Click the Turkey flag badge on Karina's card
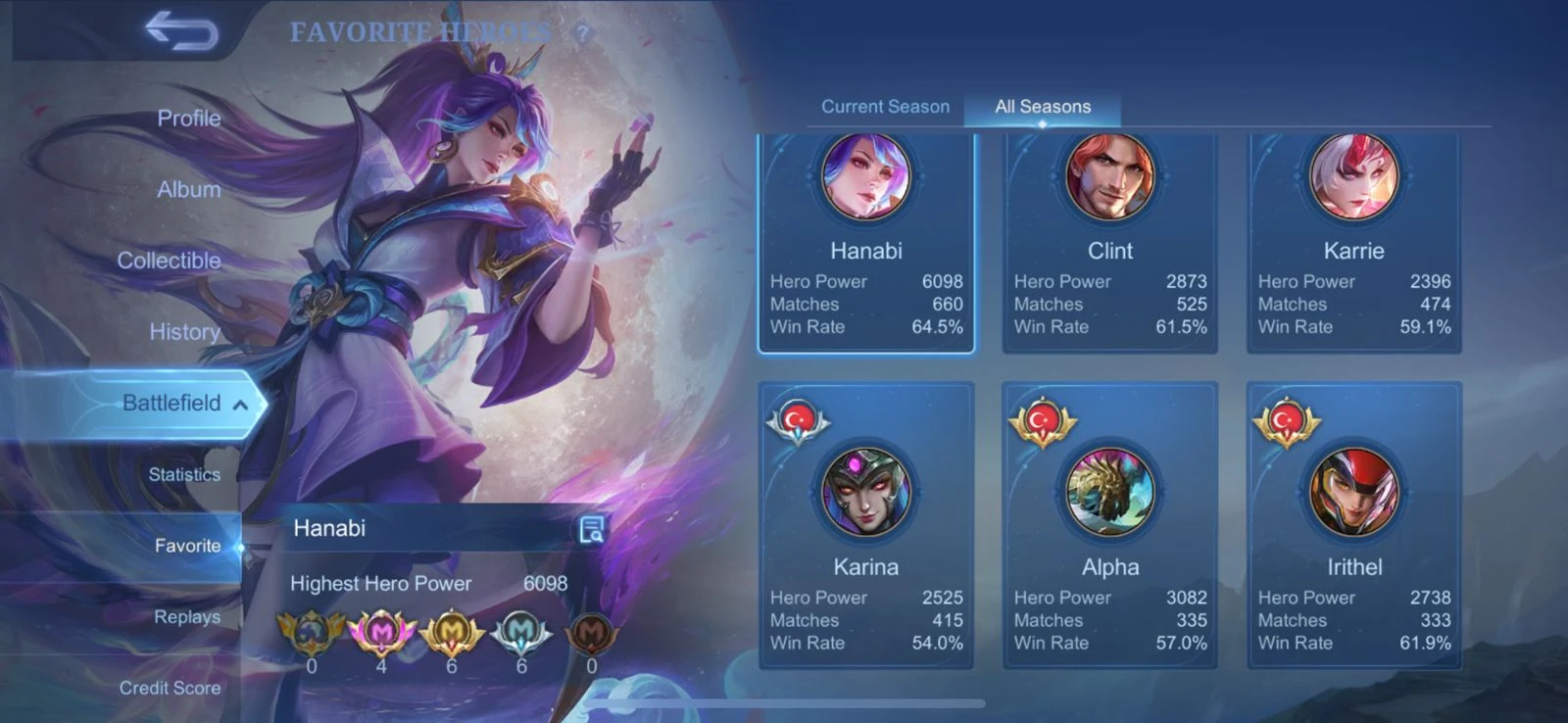The image size is (1568, 723). point(798,419)
